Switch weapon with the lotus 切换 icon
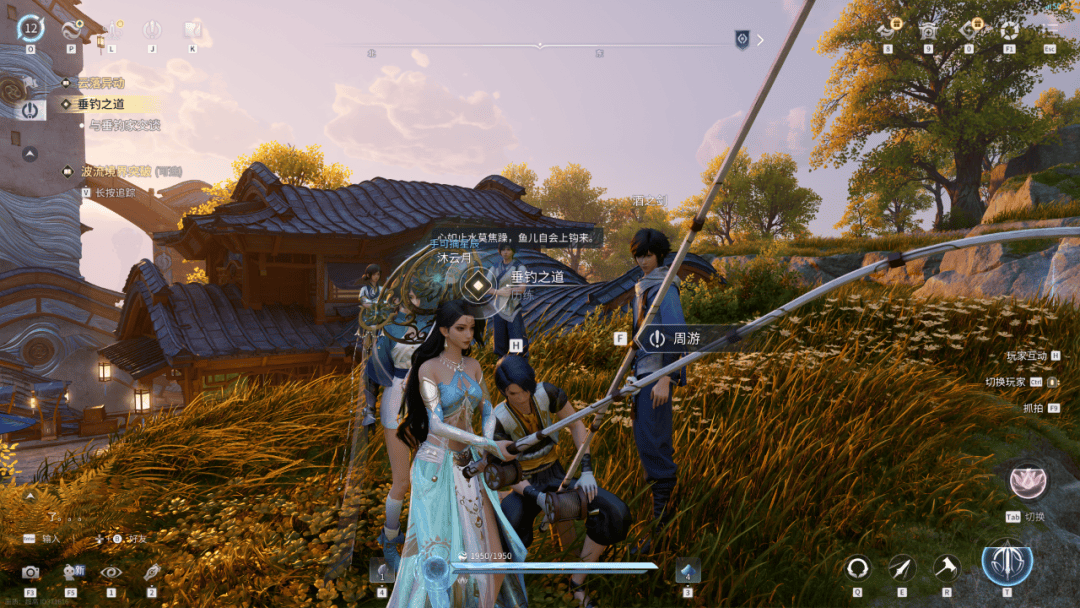Image resolution: width=1080 pixels, height=608 pixels. pyautogui.click(x=1027, y=482)
